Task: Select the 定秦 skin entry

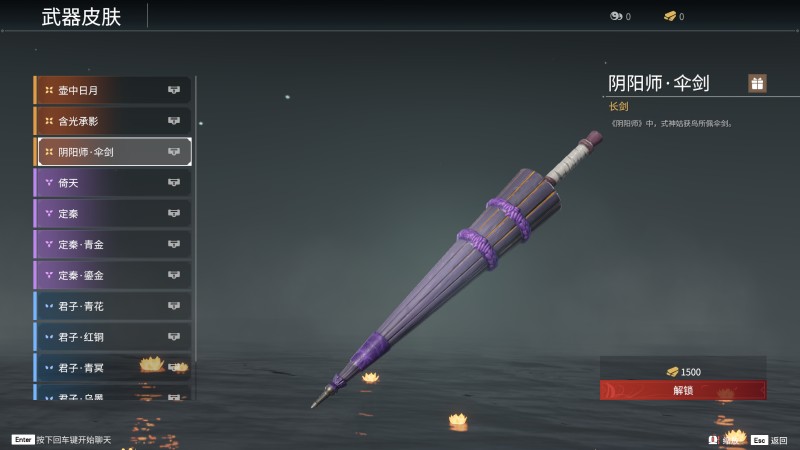Action: coord(113,213)
